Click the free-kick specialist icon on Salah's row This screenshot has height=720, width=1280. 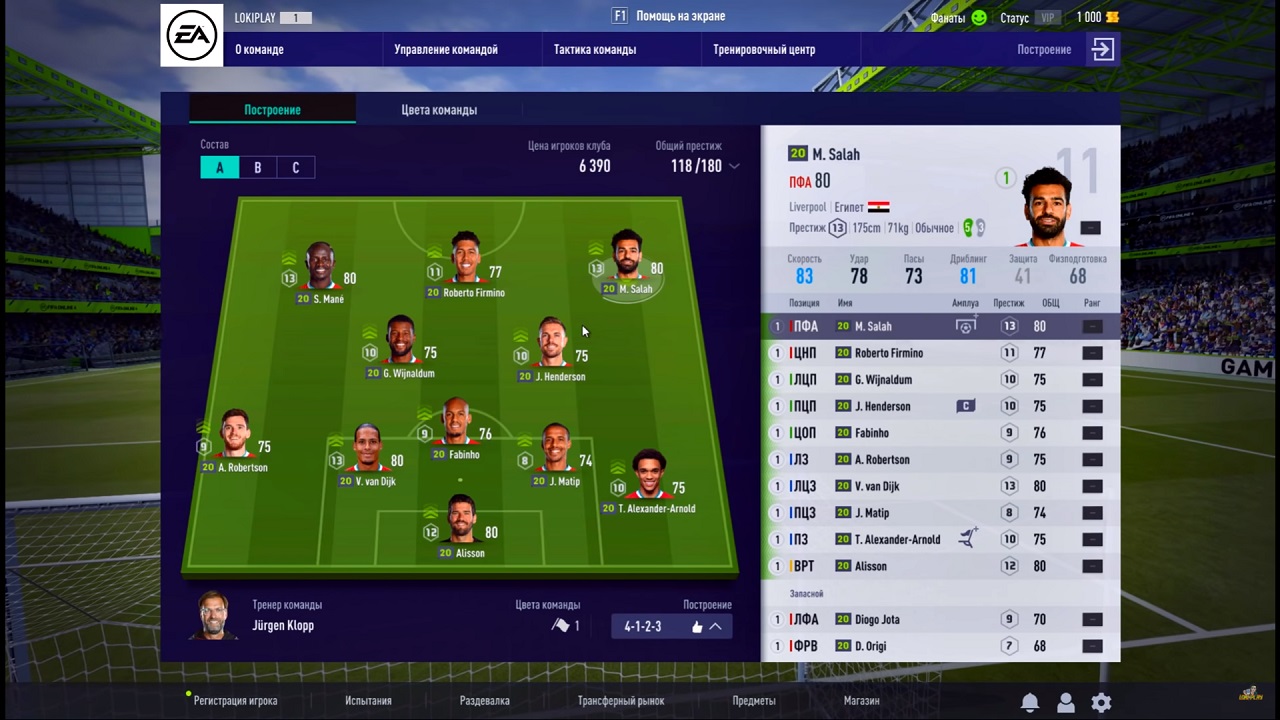tap(965, 326)
